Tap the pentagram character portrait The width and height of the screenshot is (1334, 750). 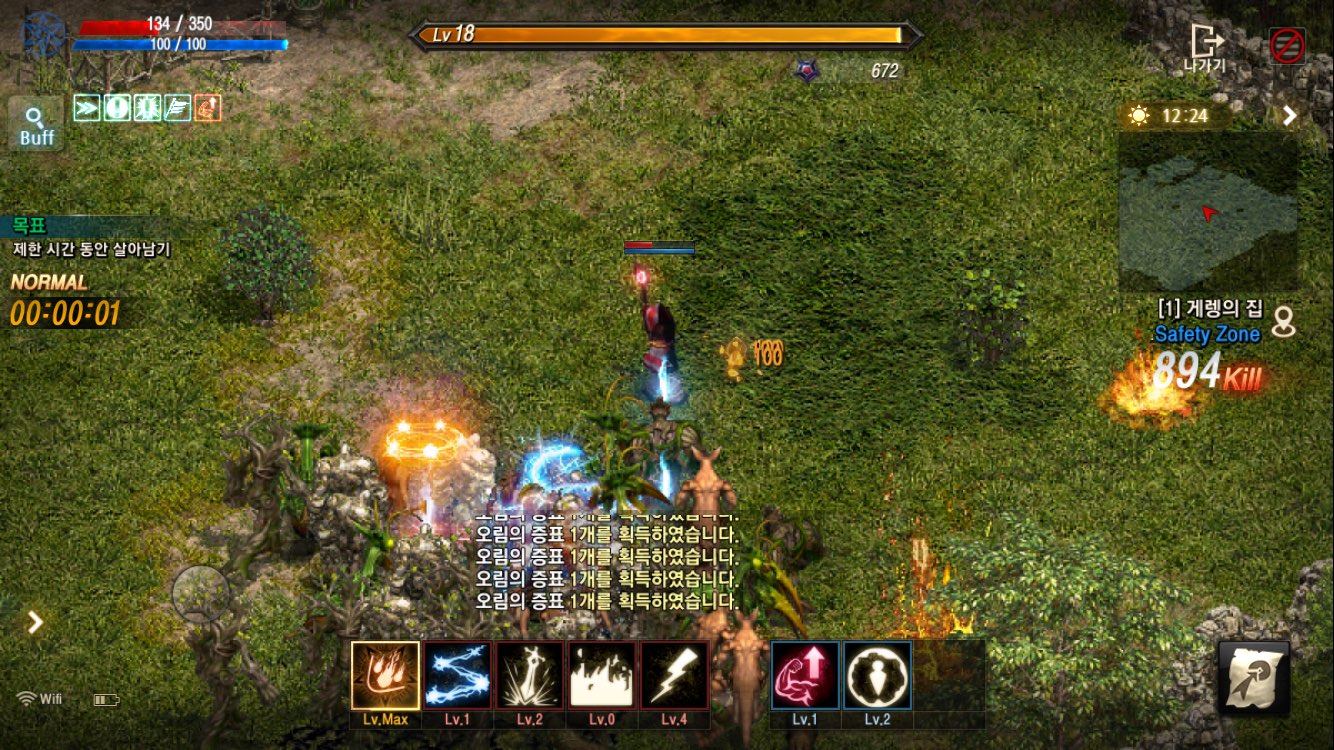tap(44, 35)
